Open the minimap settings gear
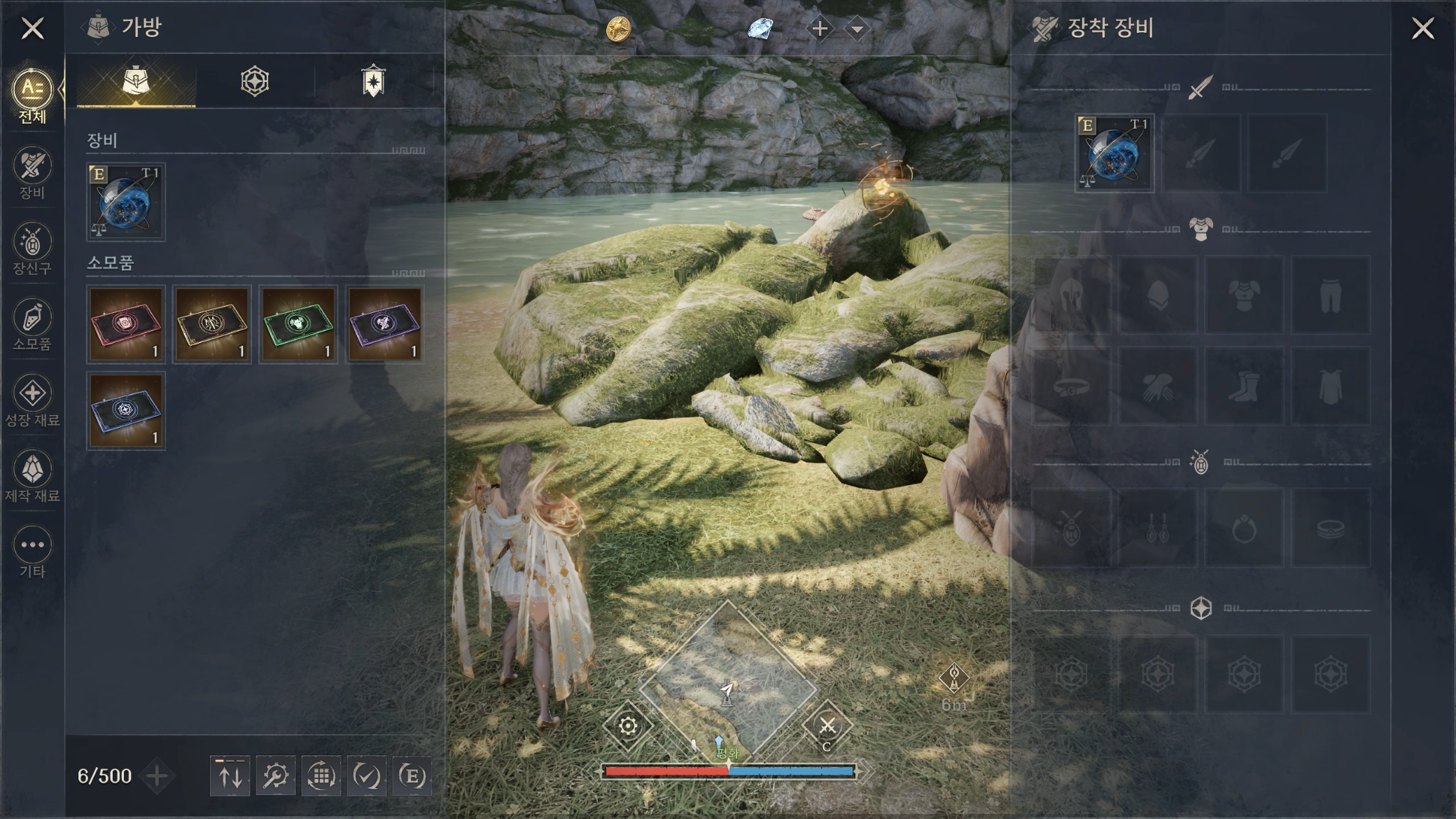 628,726
